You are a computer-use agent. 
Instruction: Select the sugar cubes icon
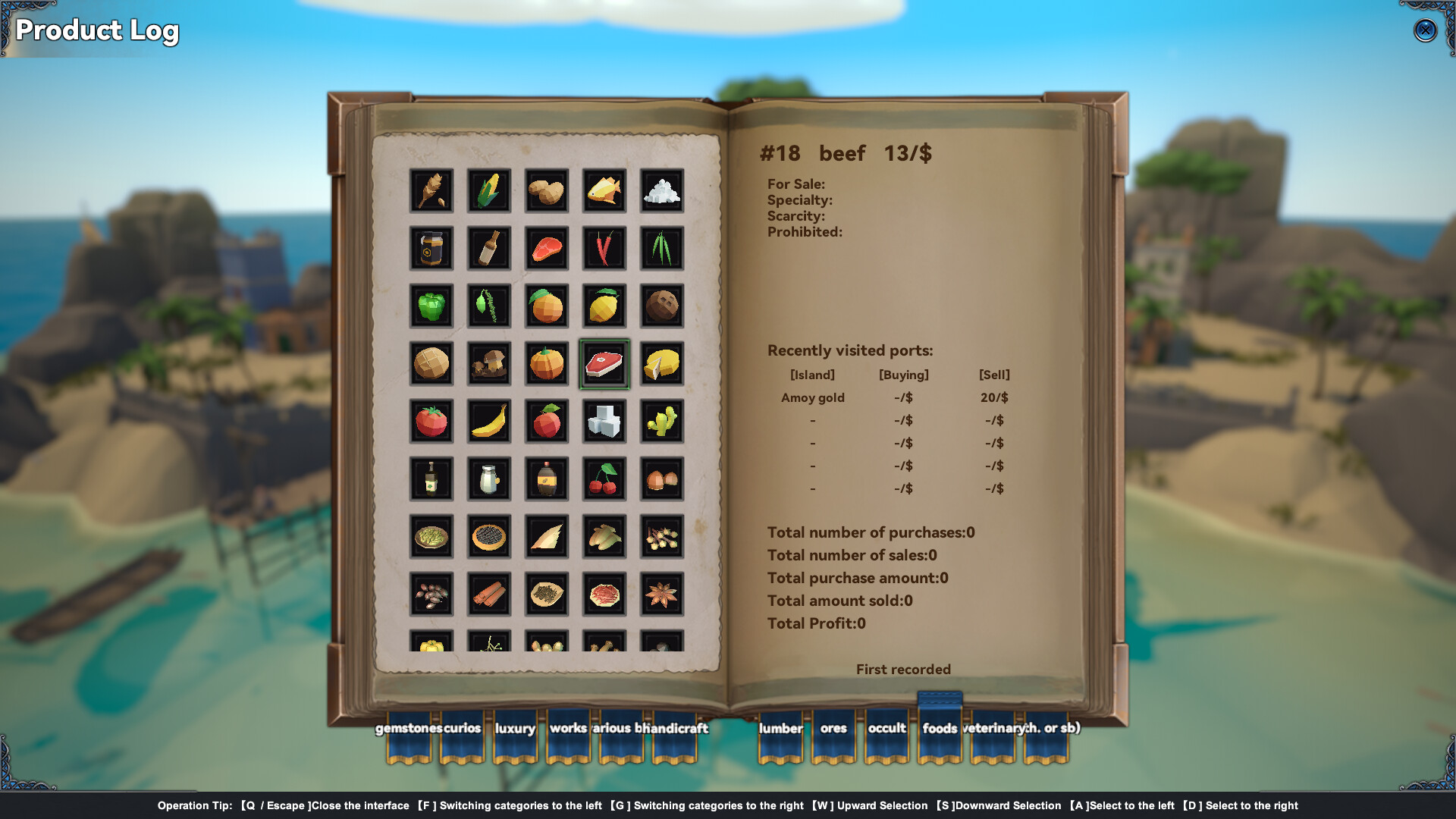point(604,421)
